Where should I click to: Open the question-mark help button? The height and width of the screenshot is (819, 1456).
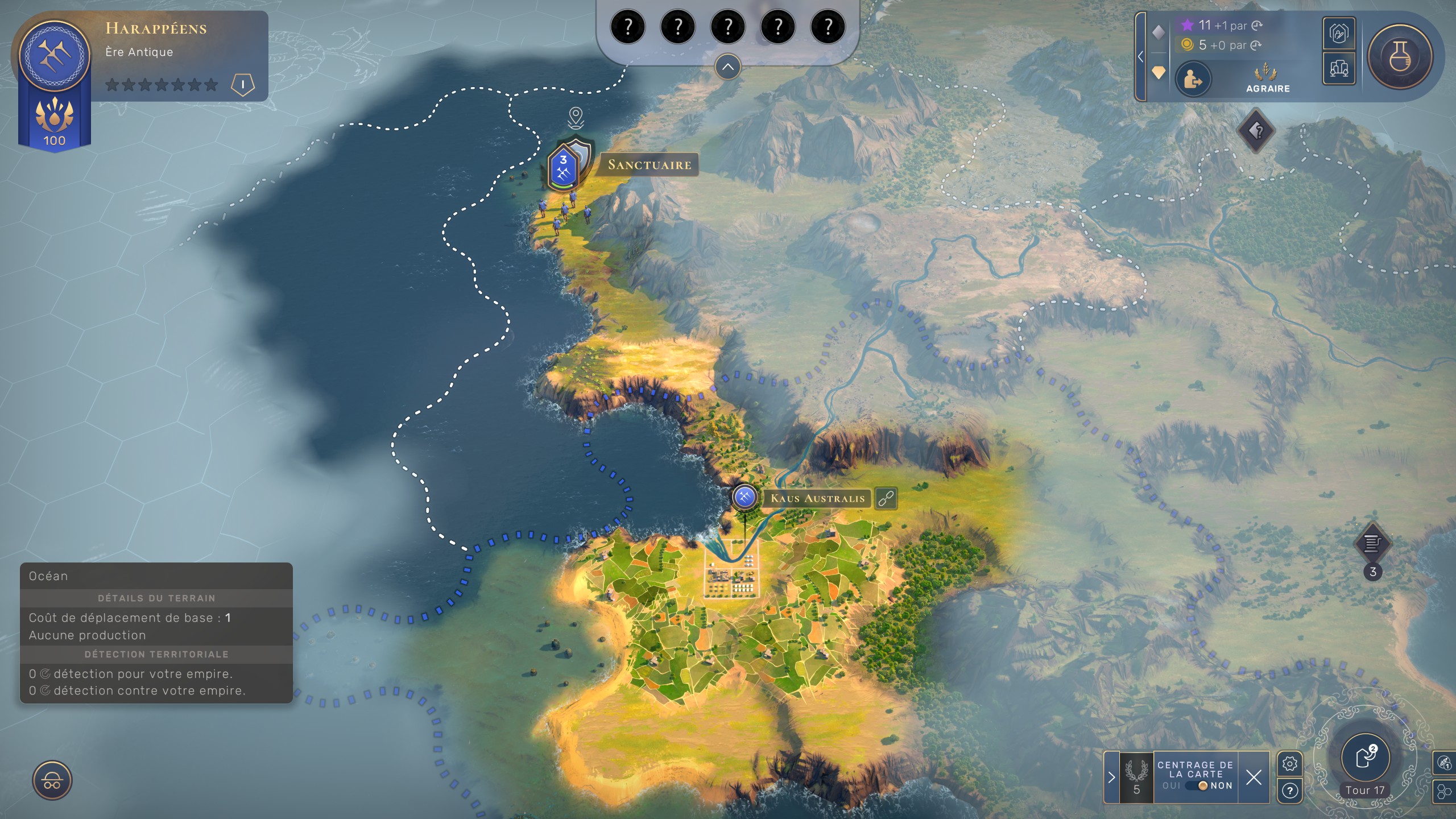pos(1289,791)
